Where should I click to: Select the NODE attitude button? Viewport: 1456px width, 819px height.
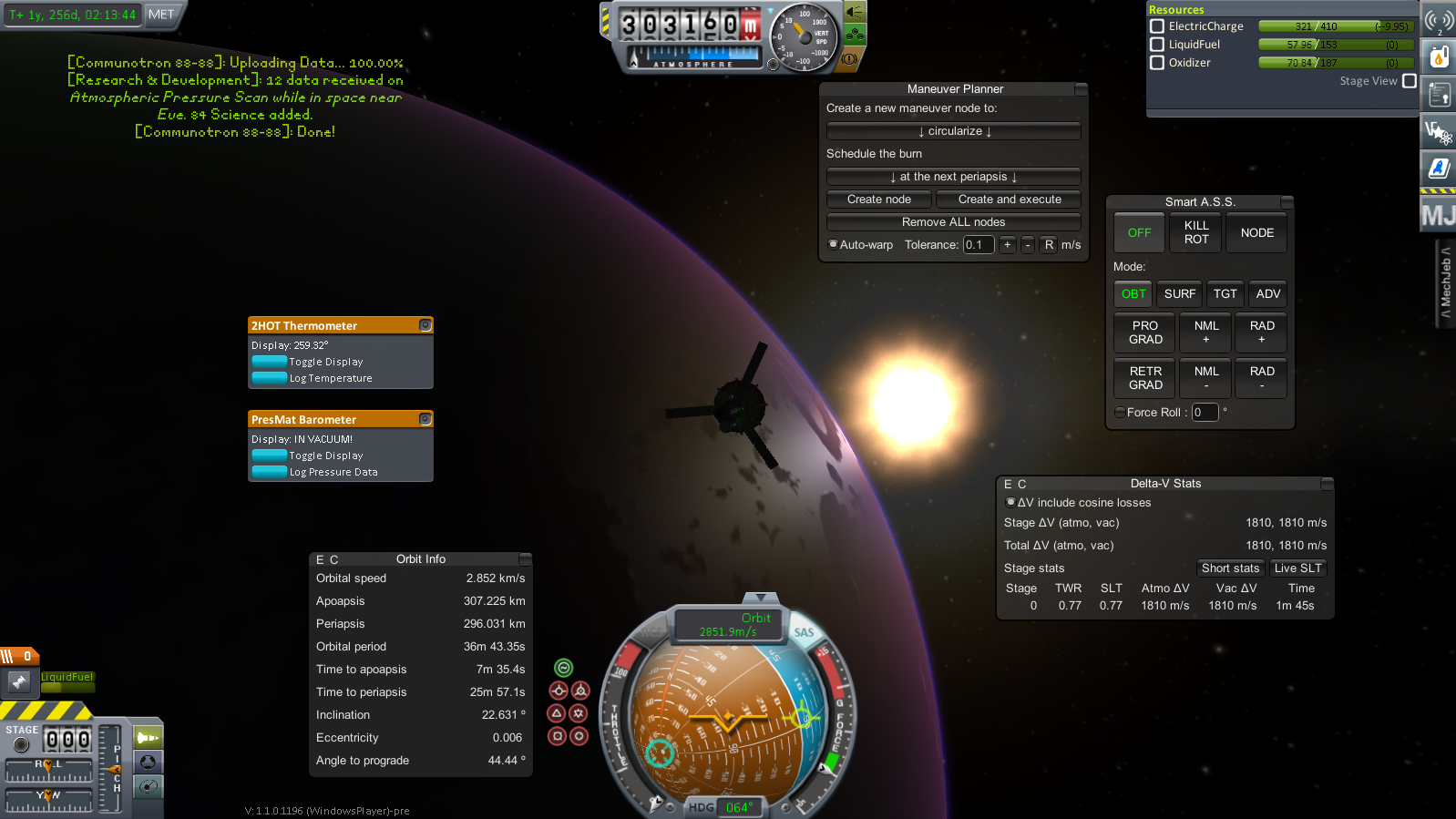point(1256,232)
